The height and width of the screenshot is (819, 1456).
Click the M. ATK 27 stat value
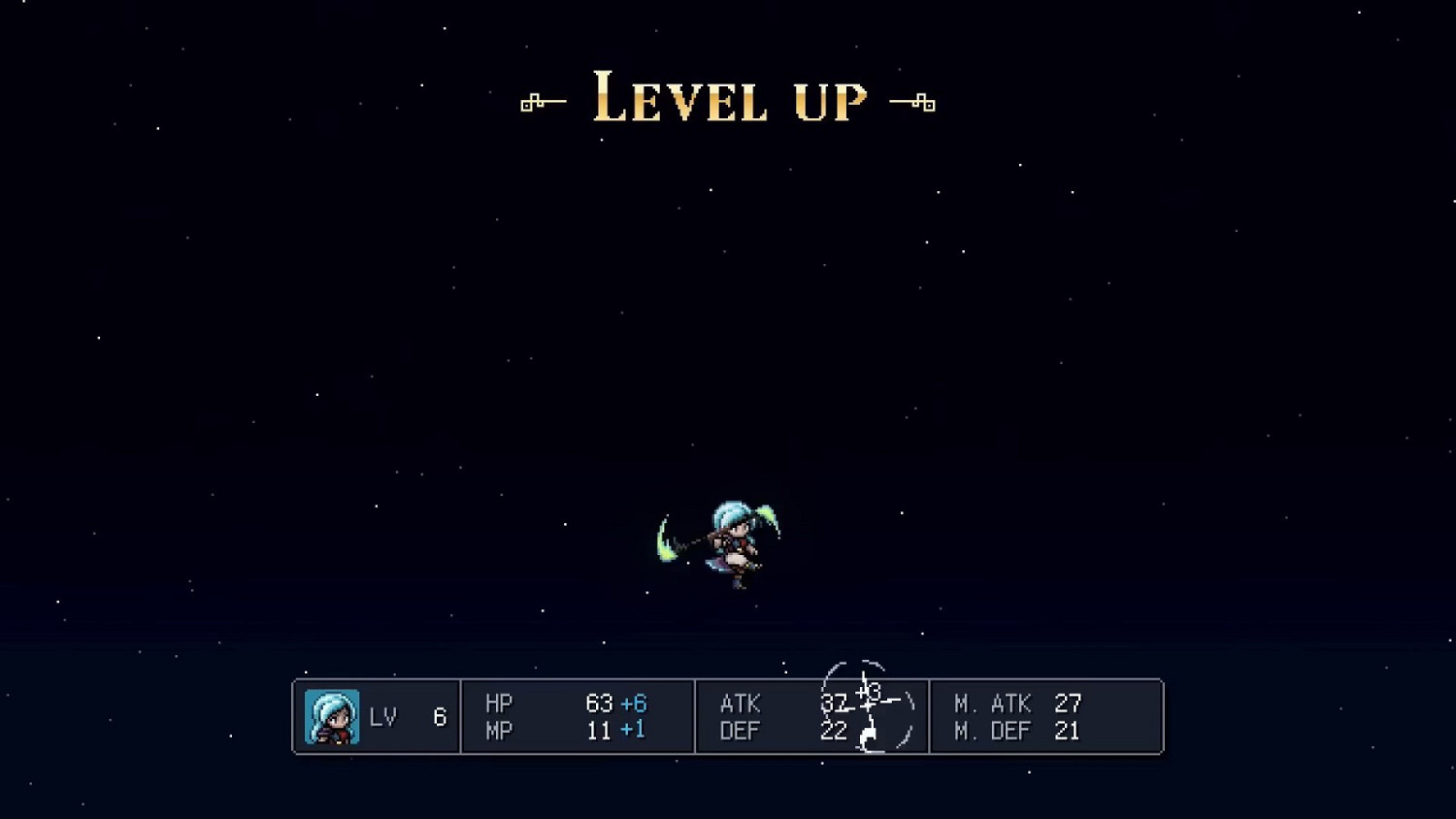point(1069,703)
